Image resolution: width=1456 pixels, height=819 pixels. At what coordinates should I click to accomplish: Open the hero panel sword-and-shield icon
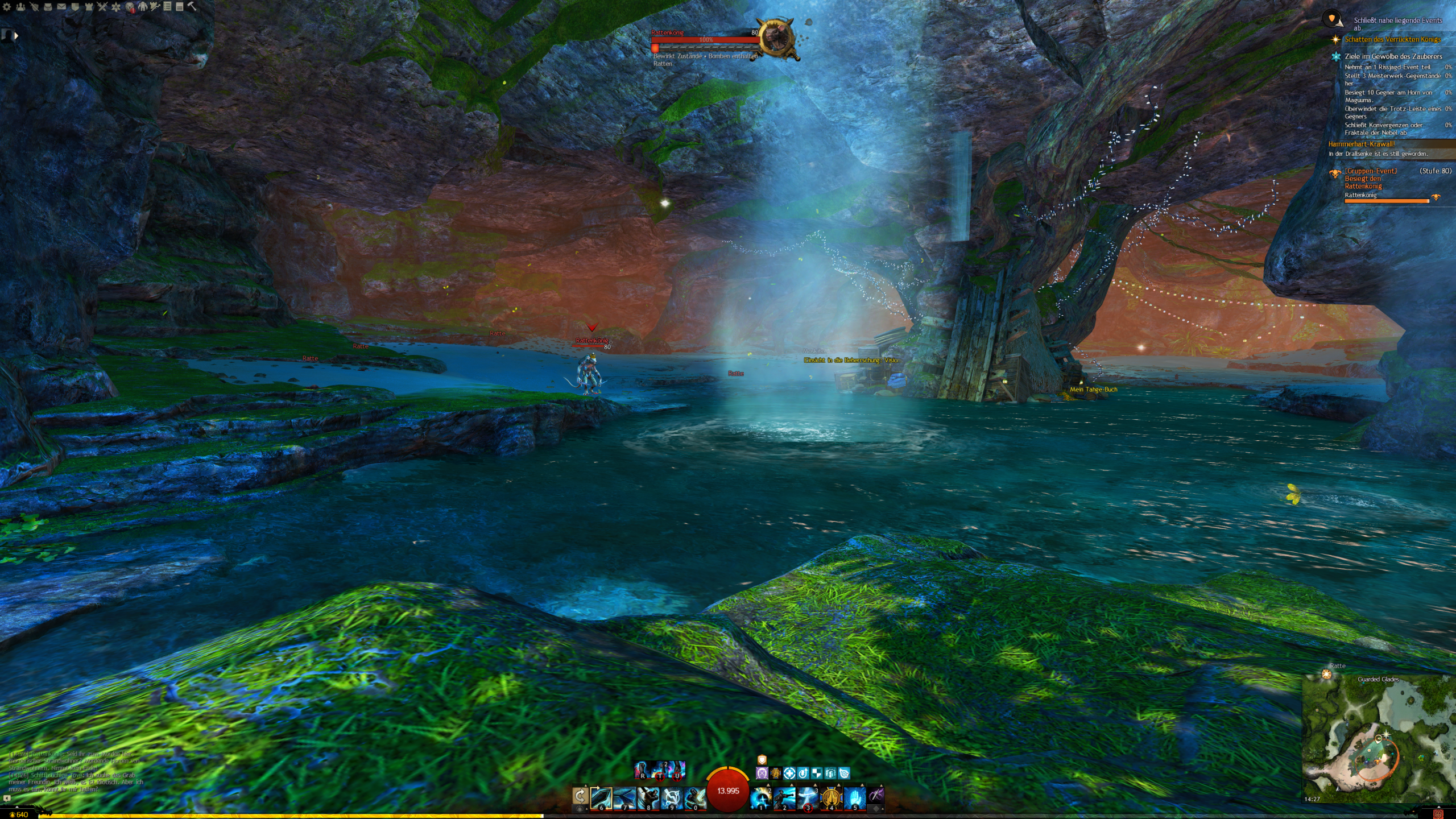click(x=34, y=7)
